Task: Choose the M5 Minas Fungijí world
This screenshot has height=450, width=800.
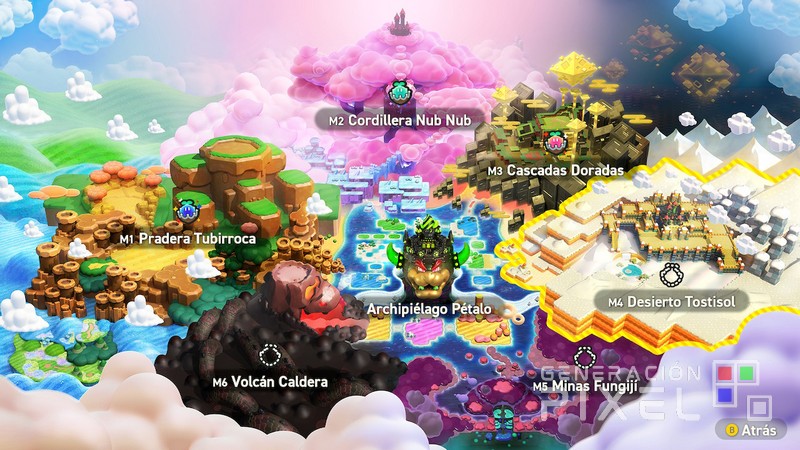Action: coord(585,385)
